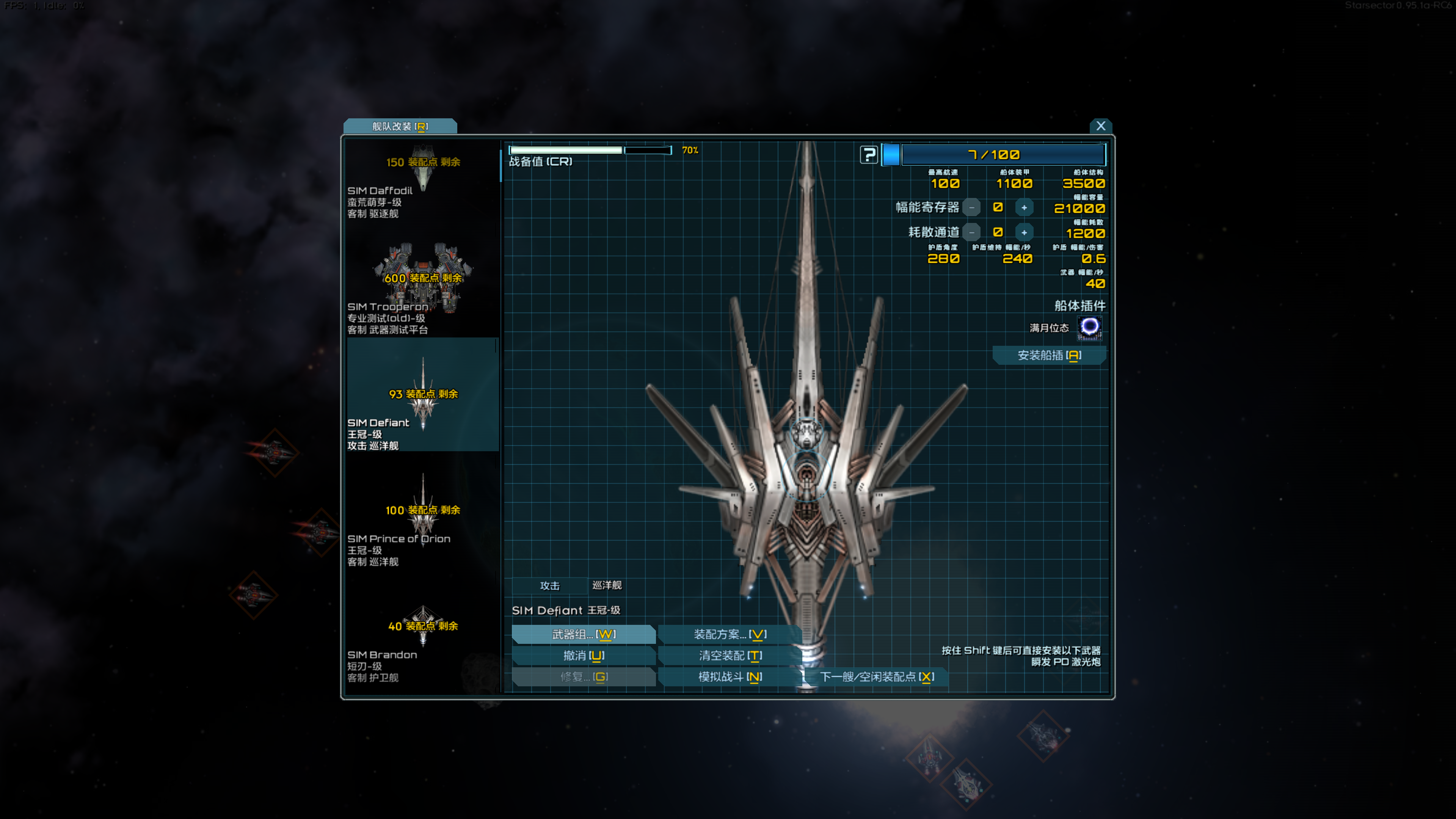Viewport: 1456px width, 819px height.
Task: Select the SIM Daffodil ship
Action: [422, 181]
